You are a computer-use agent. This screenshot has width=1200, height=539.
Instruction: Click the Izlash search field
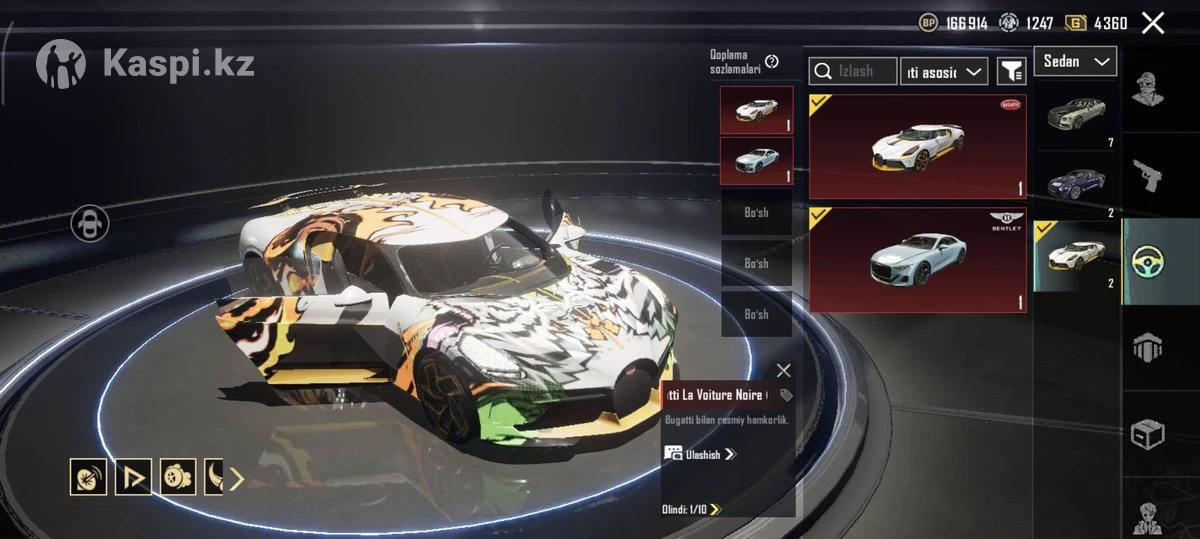pyautogui.click(x=853, y=71)
